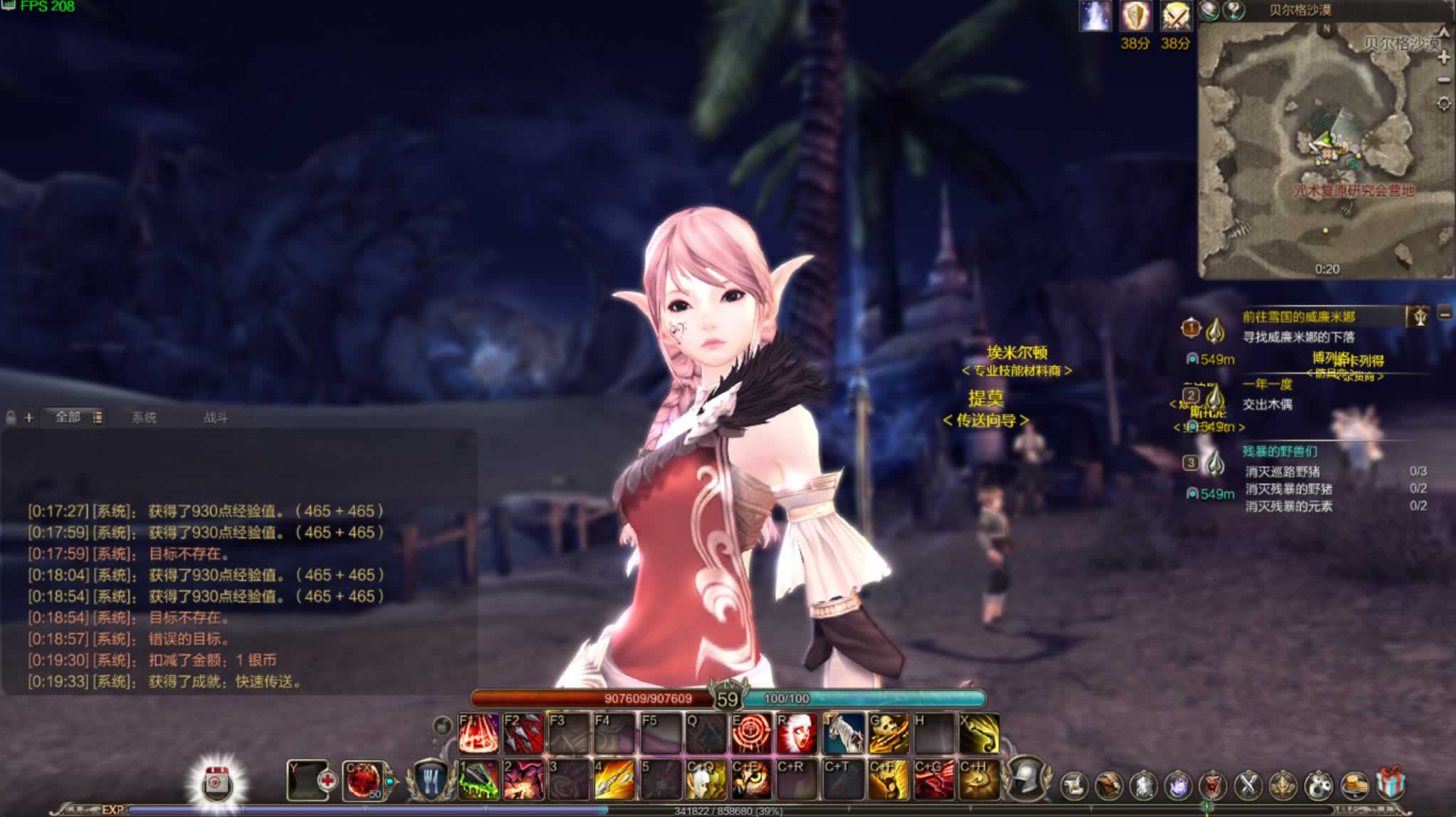Collapse the quest tracker with minus button
The width and height of the screenshot is (1456, 817).
[x=1445, y=313]
